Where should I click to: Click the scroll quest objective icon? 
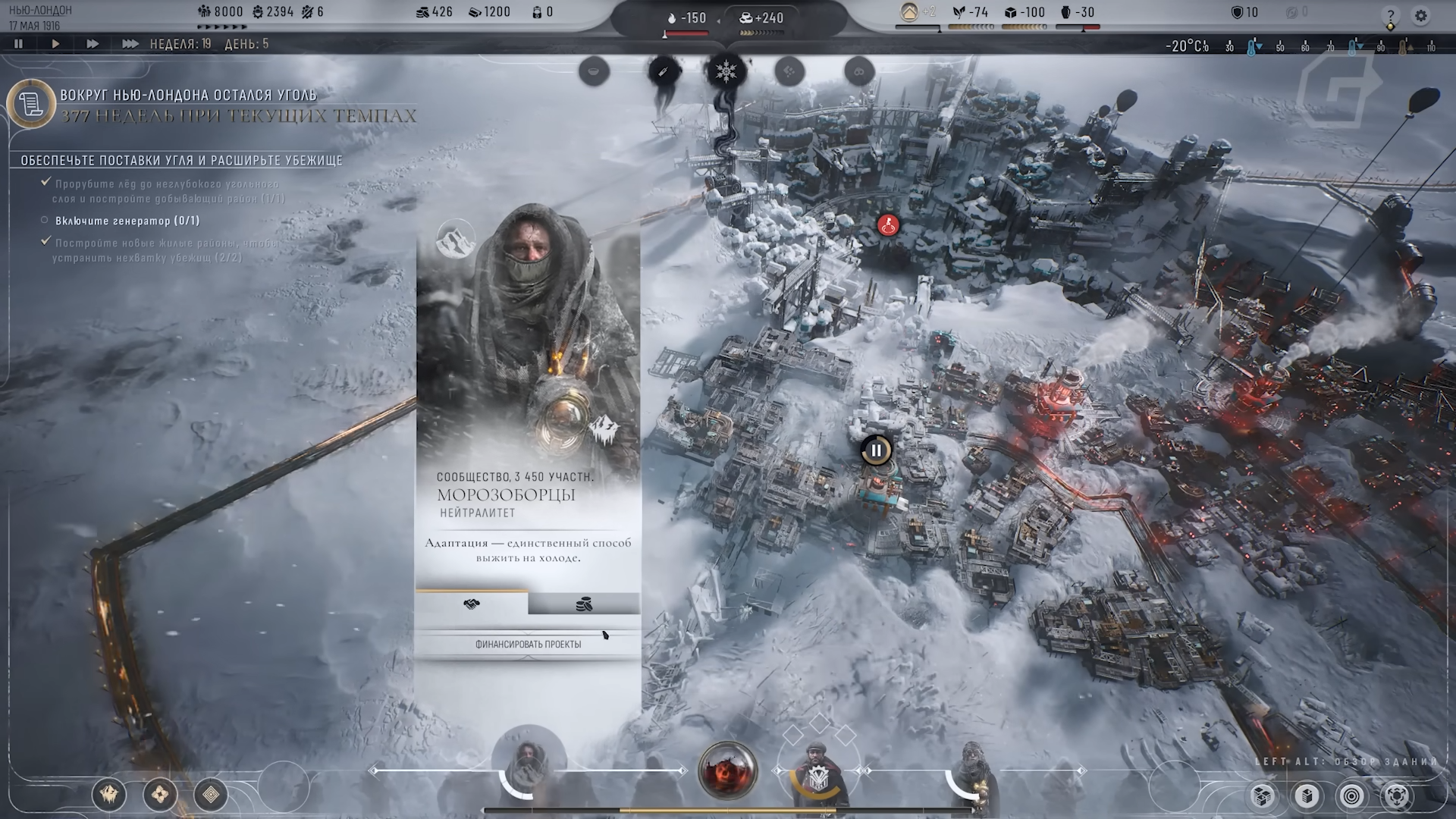pos(31,104)
